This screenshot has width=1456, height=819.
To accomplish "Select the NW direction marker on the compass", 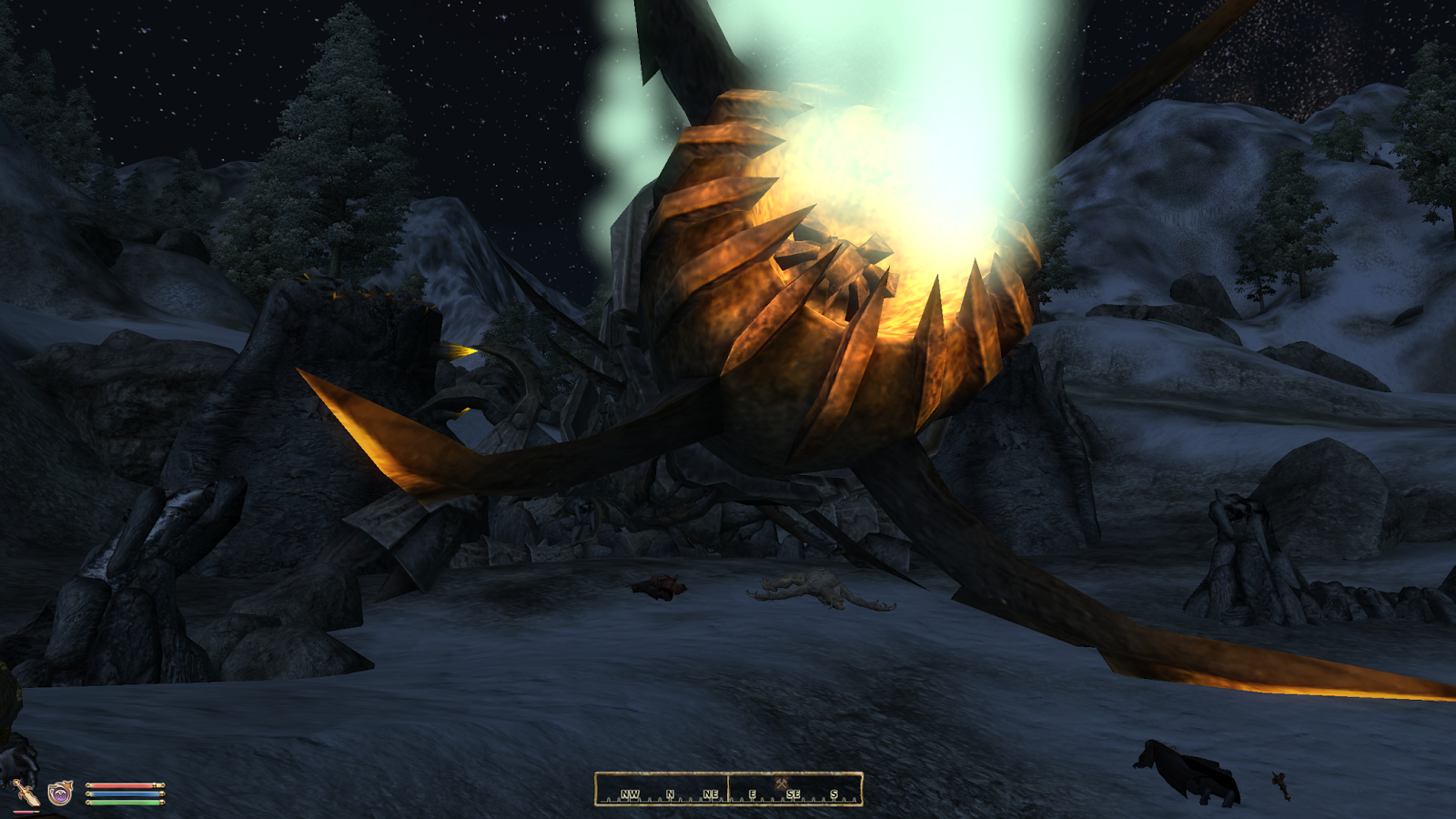I will pos(630,794).
